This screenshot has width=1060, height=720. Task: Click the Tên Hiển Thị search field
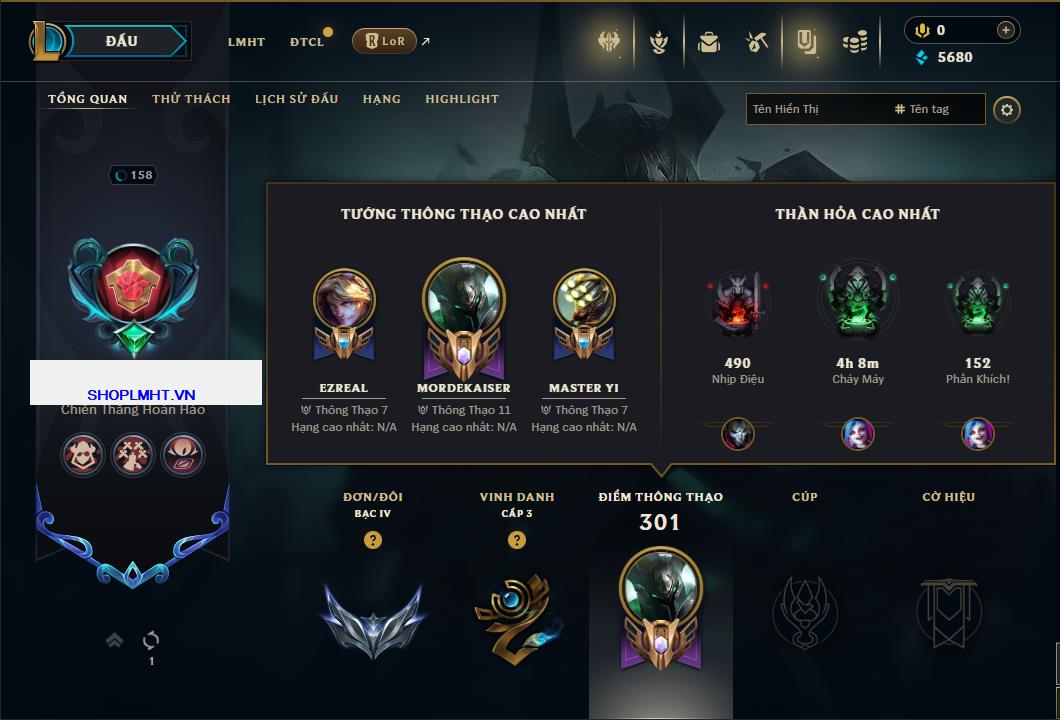[815, 109]
